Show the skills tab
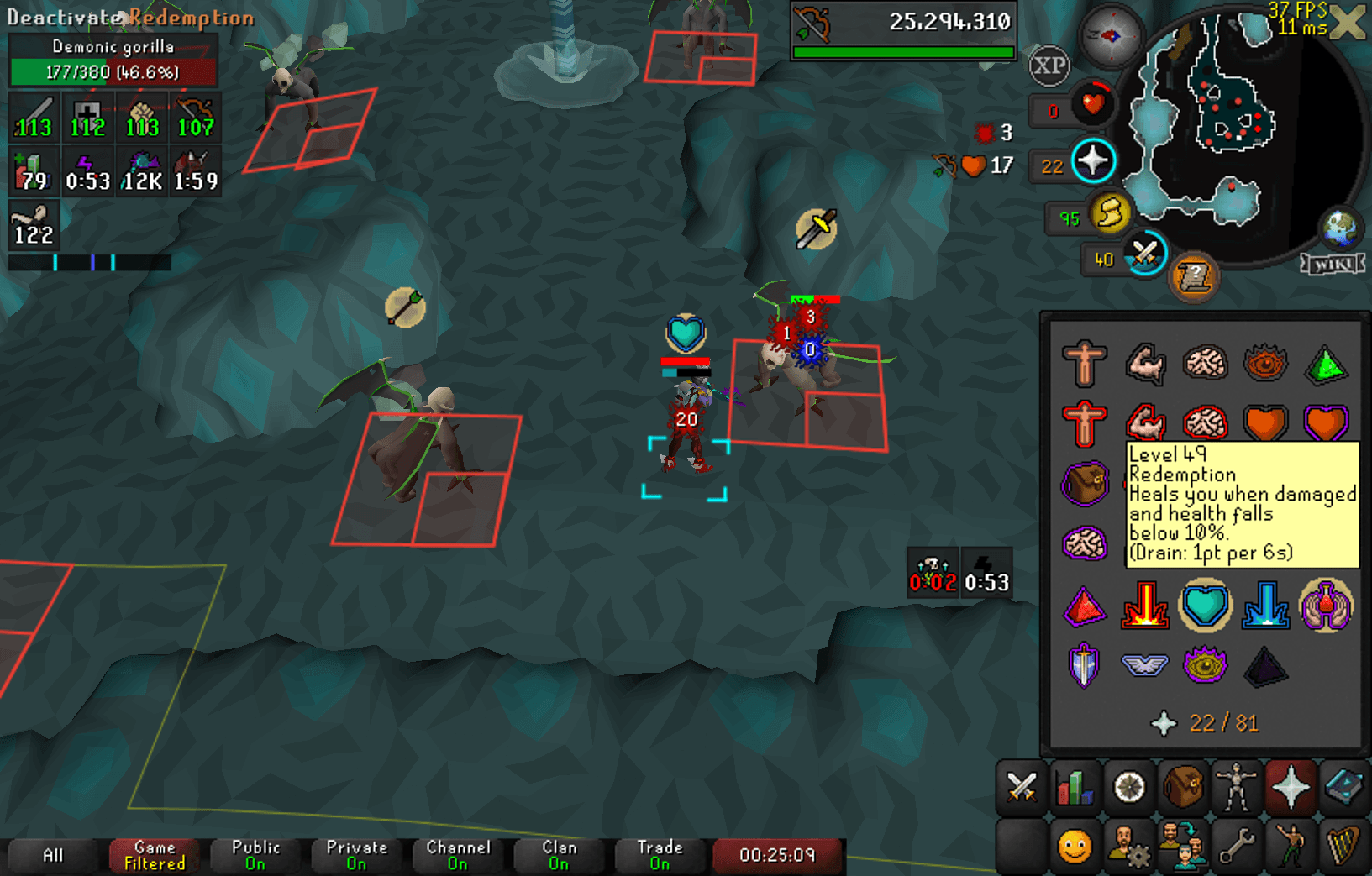The width and height of the screenshot is (1372, 876). 1075,788
